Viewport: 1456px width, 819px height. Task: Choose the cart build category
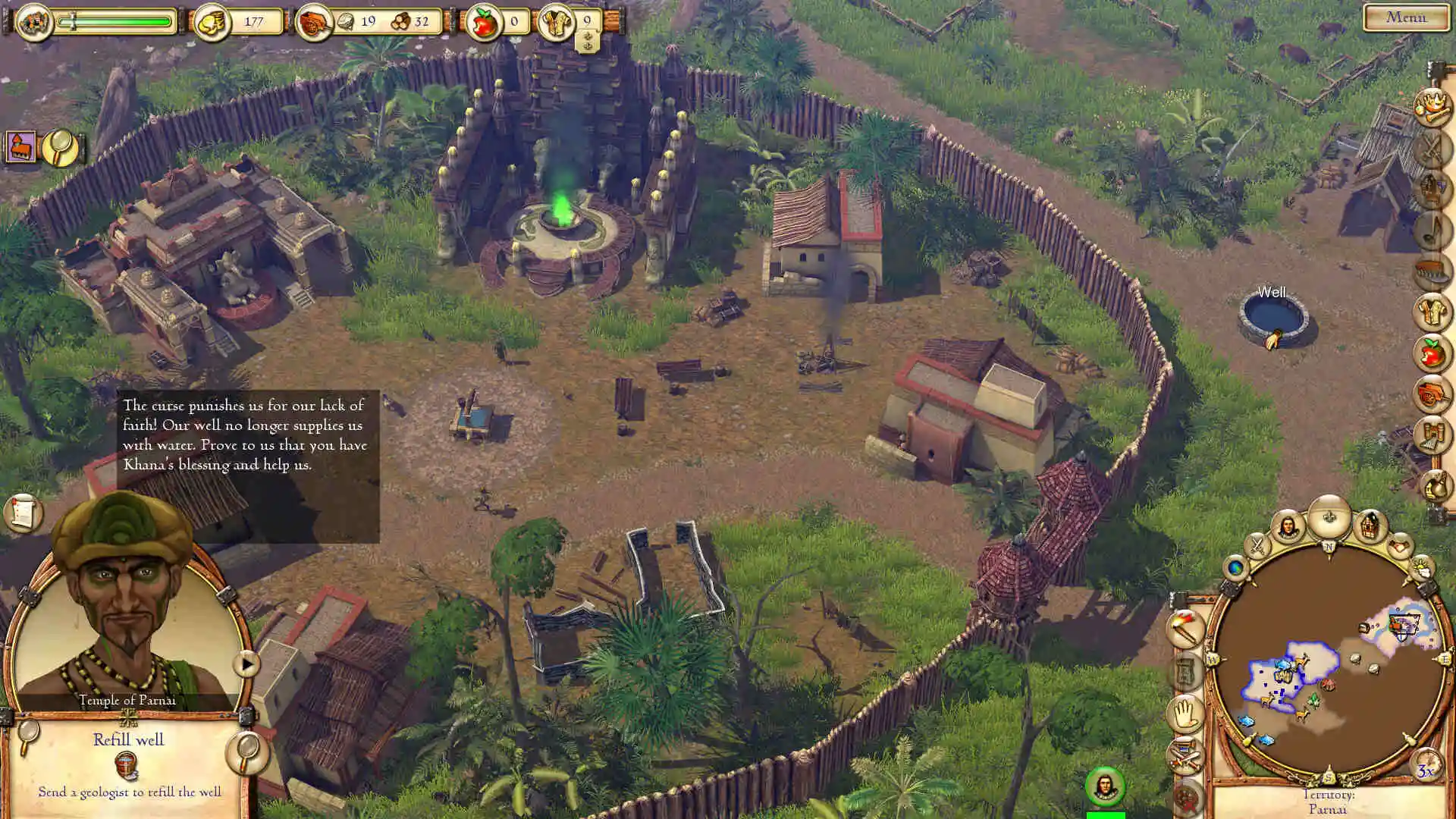click(x=1432, y=394)
